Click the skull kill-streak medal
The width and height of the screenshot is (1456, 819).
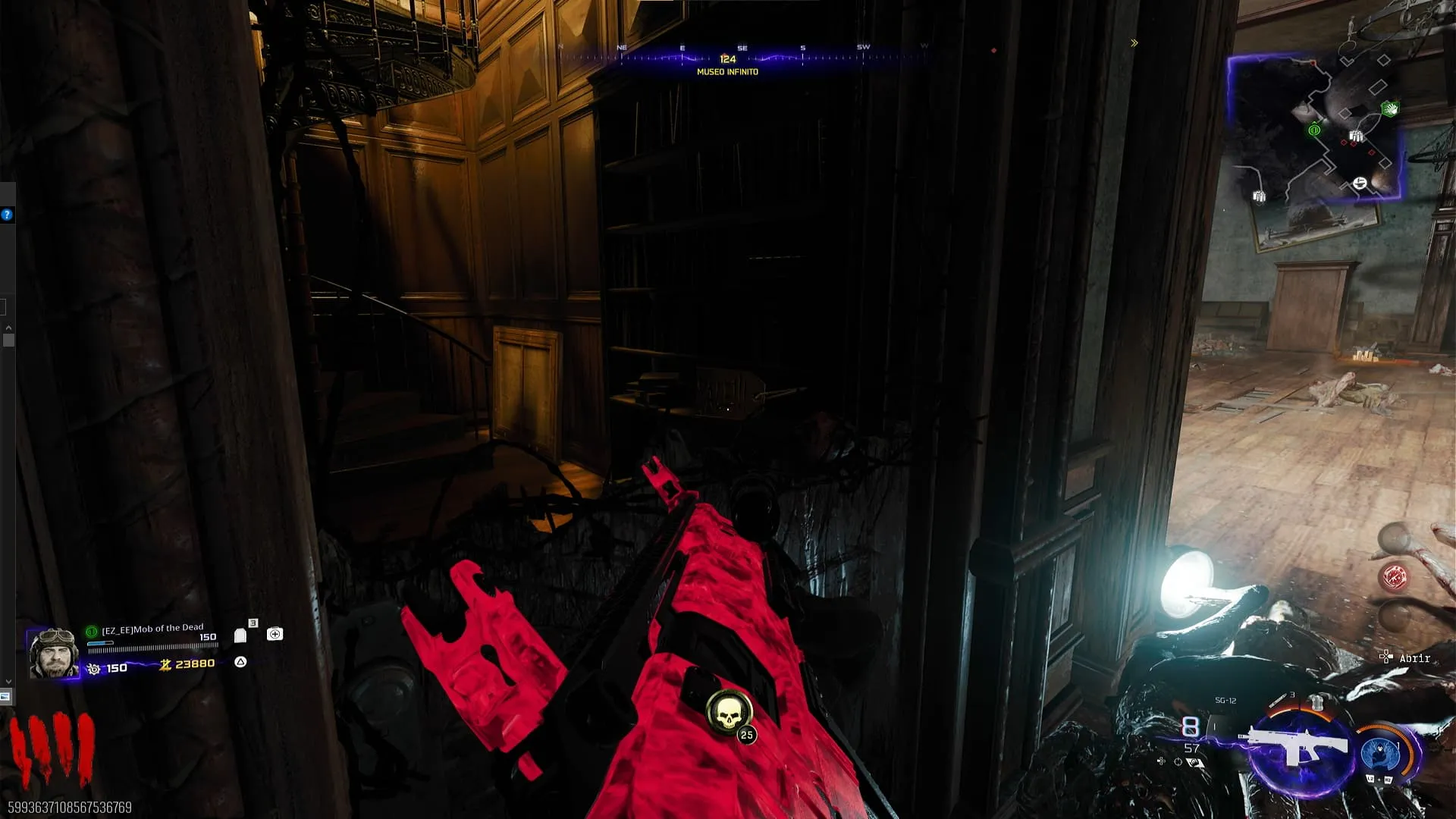coord(728,712)
